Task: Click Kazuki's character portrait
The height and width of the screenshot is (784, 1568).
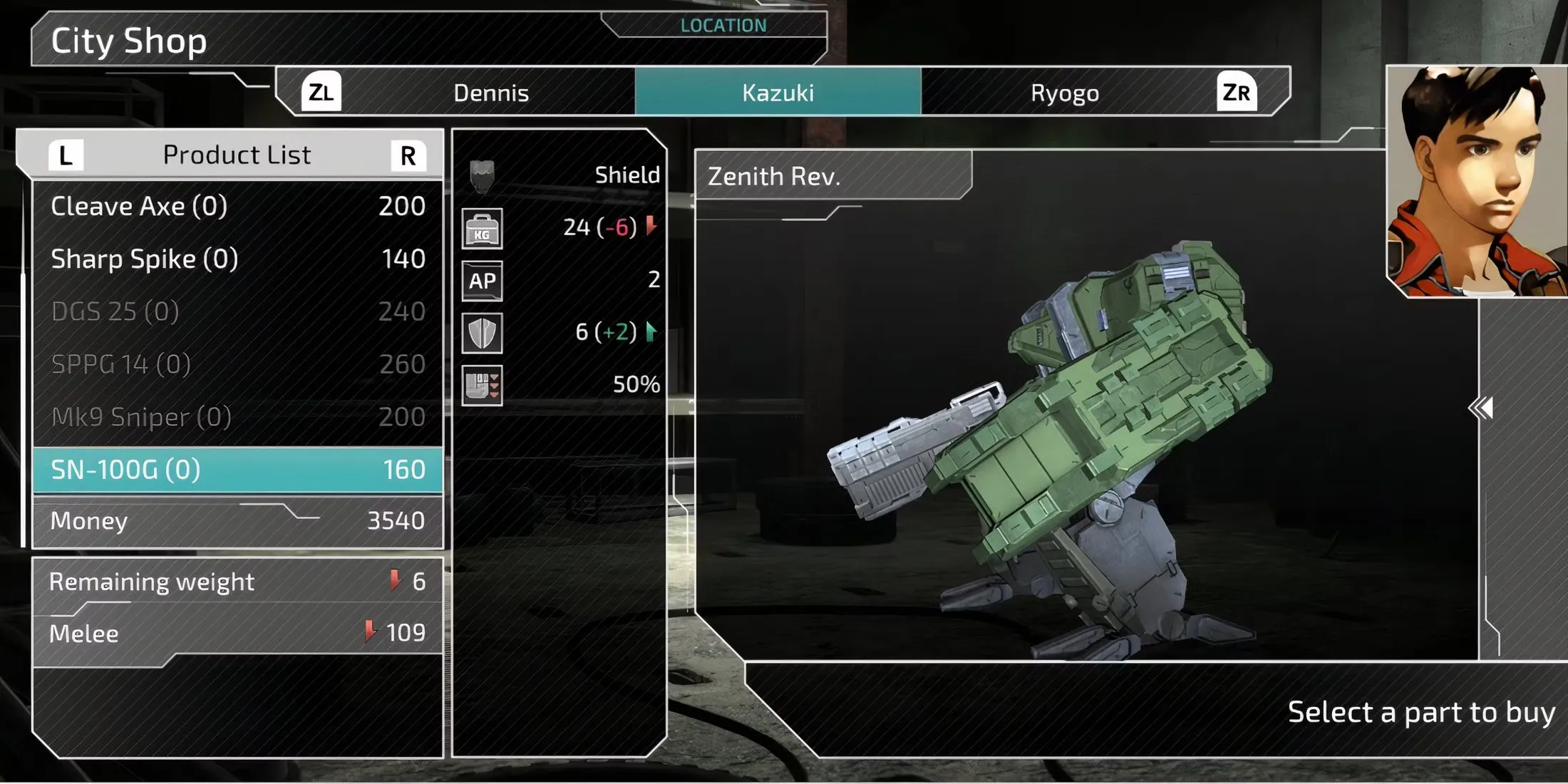Action: [1477, 182]
